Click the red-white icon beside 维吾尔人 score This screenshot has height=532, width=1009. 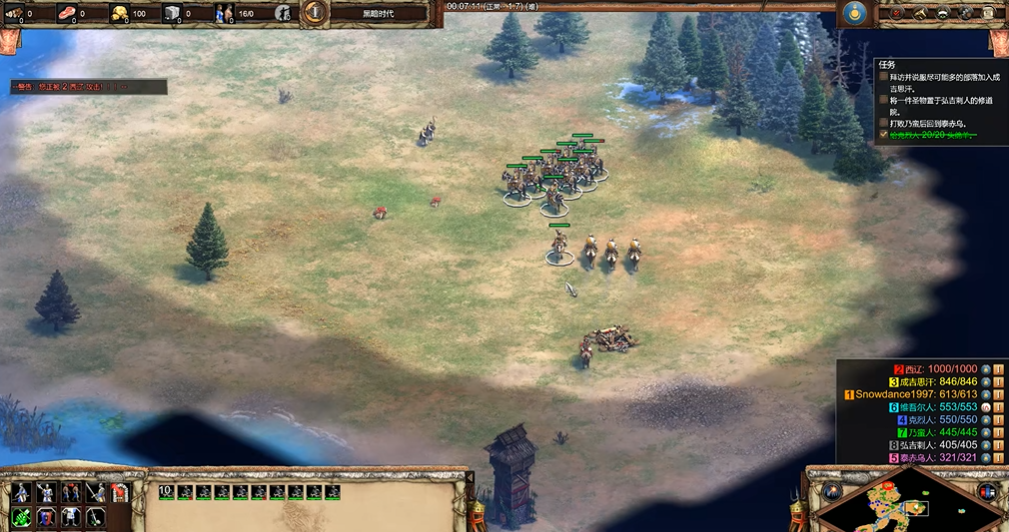click(986, 408)
